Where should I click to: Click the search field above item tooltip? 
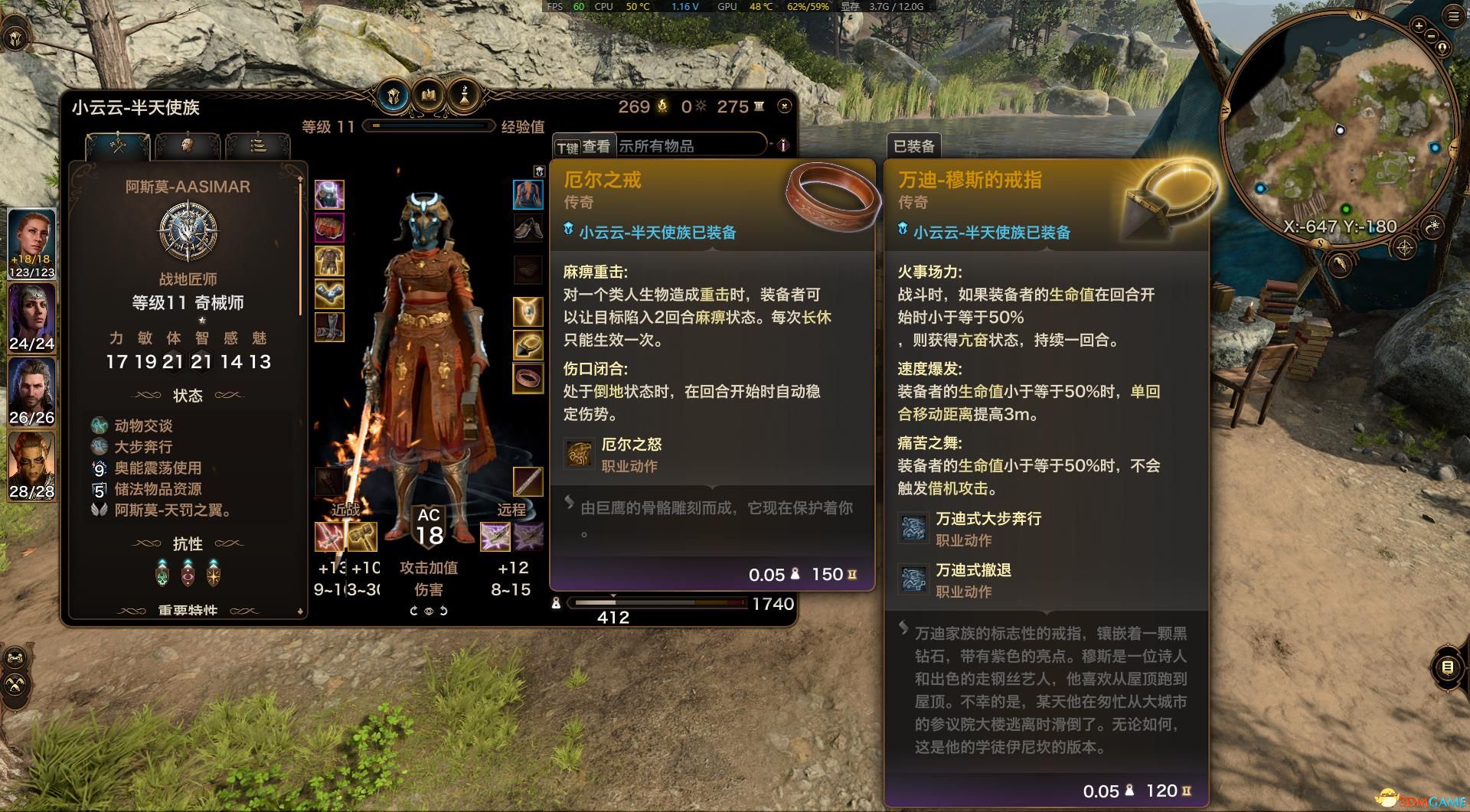click(x=689, y=145)
